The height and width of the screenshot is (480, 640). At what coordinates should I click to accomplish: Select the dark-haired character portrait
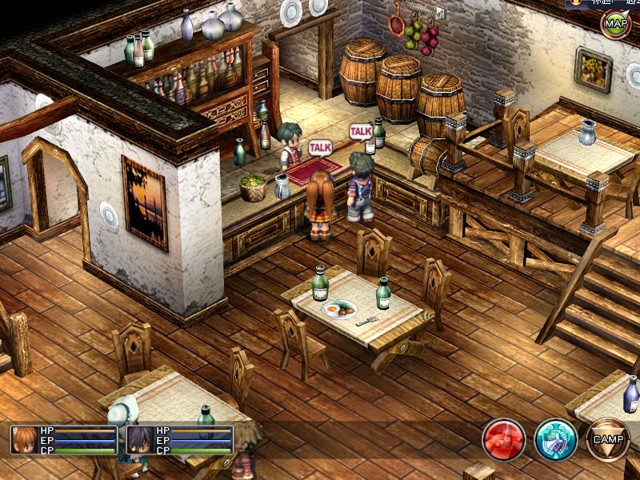pyautogui.click(x=140, y=441)
